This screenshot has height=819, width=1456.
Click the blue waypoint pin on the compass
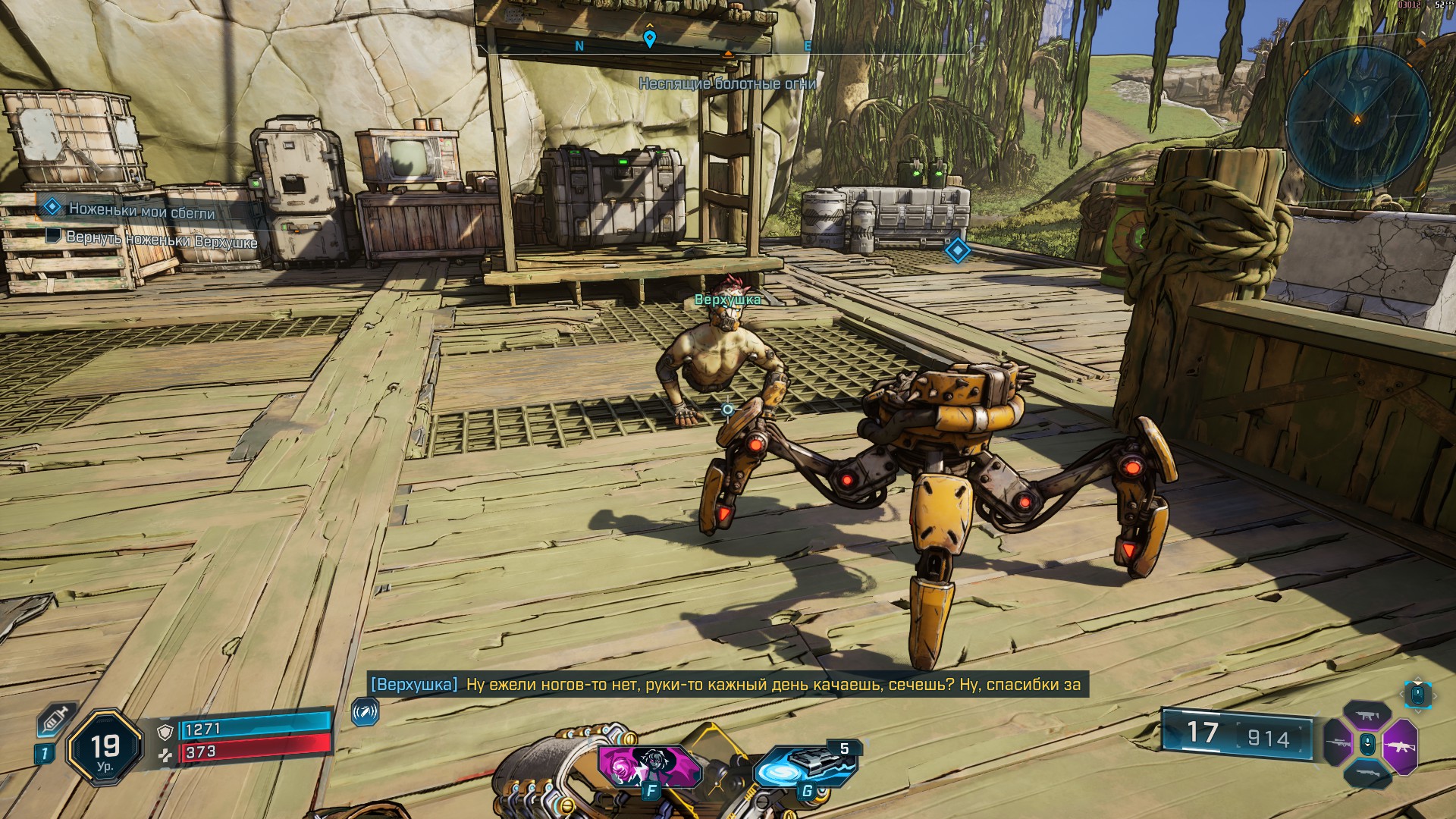point(649,38)
